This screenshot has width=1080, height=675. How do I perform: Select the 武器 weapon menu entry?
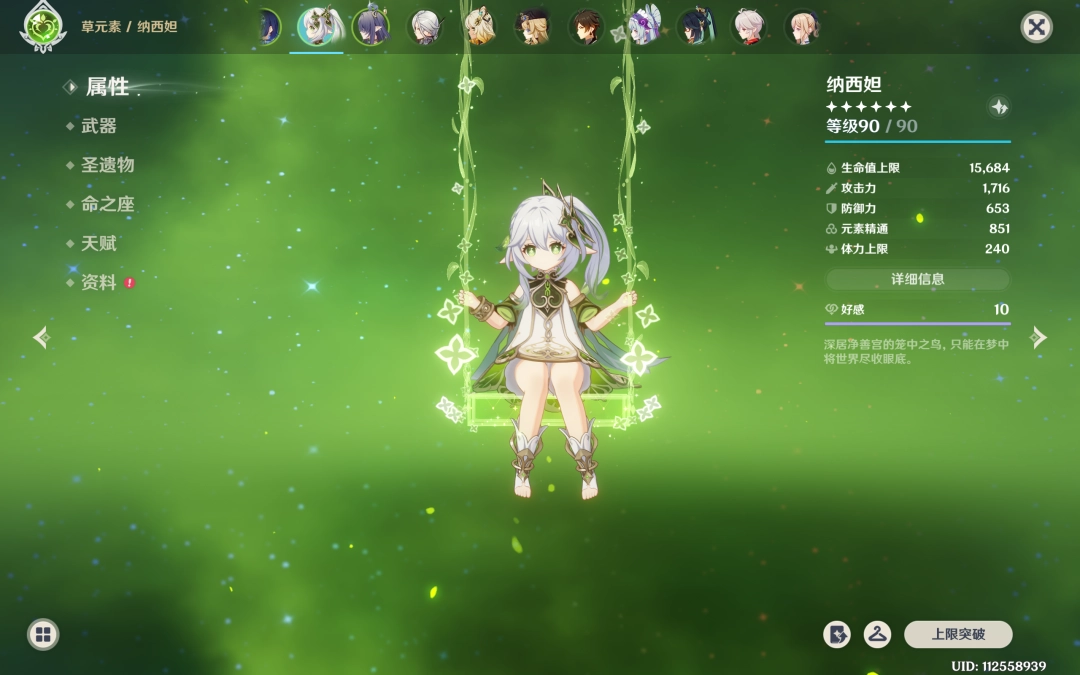pyautogui.click(x=99, y=126)
